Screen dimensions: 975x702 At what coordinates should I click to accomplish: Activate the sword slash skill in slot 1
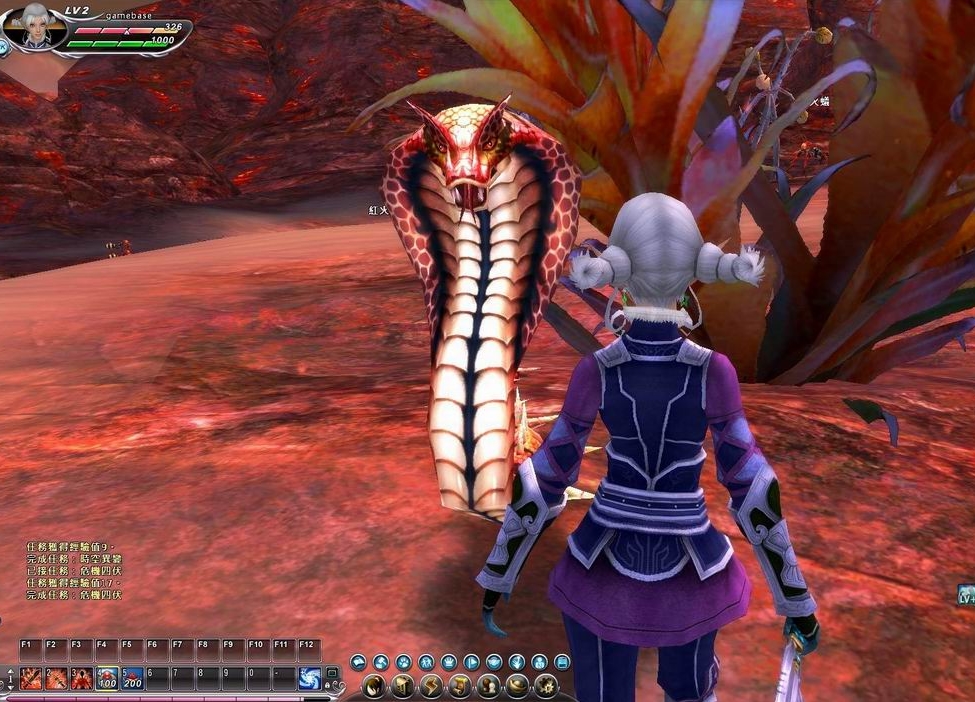click(30, 678)
